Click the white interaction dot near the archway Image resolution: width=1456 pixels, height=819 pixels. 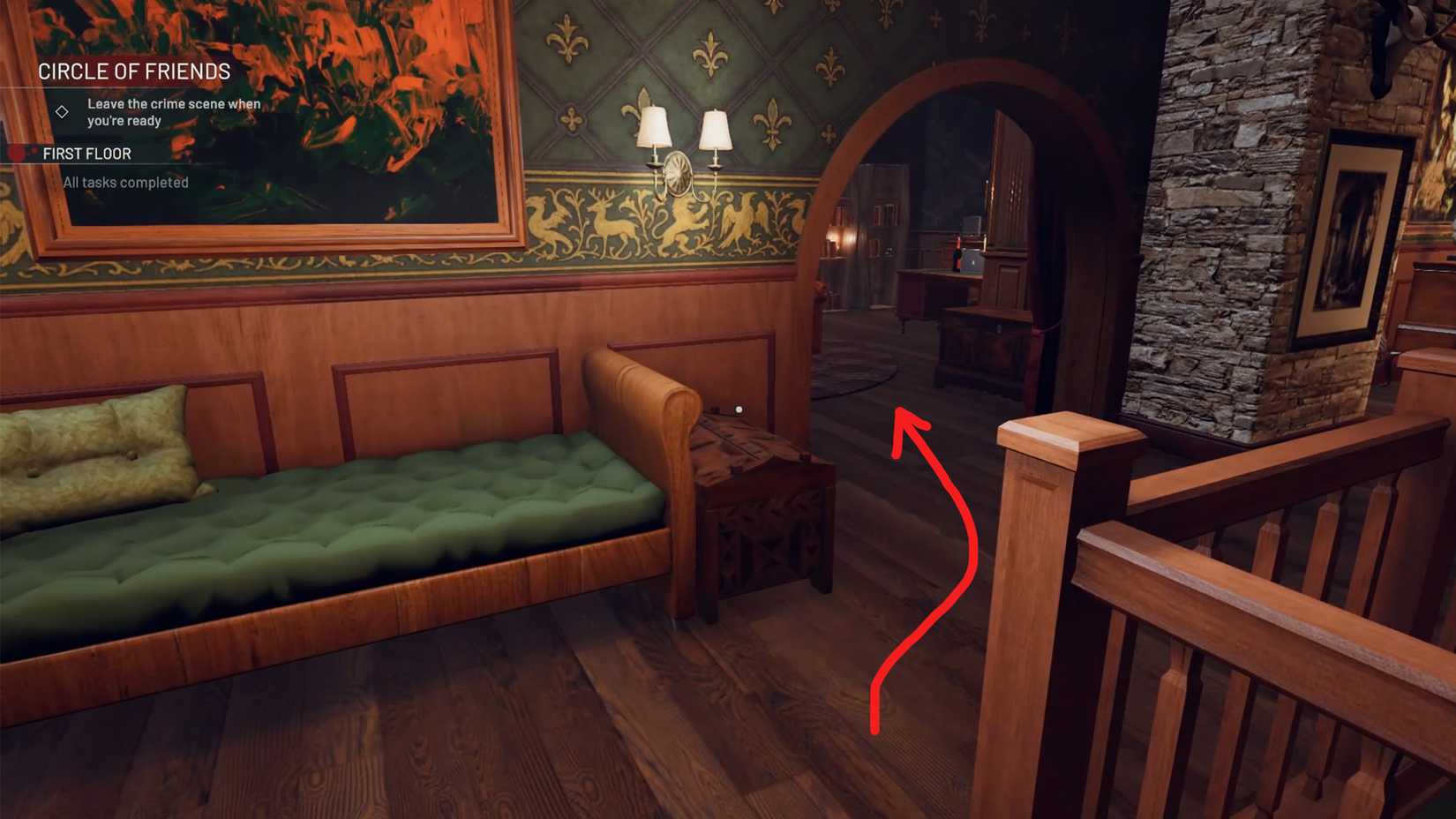[x=739, y=408]
